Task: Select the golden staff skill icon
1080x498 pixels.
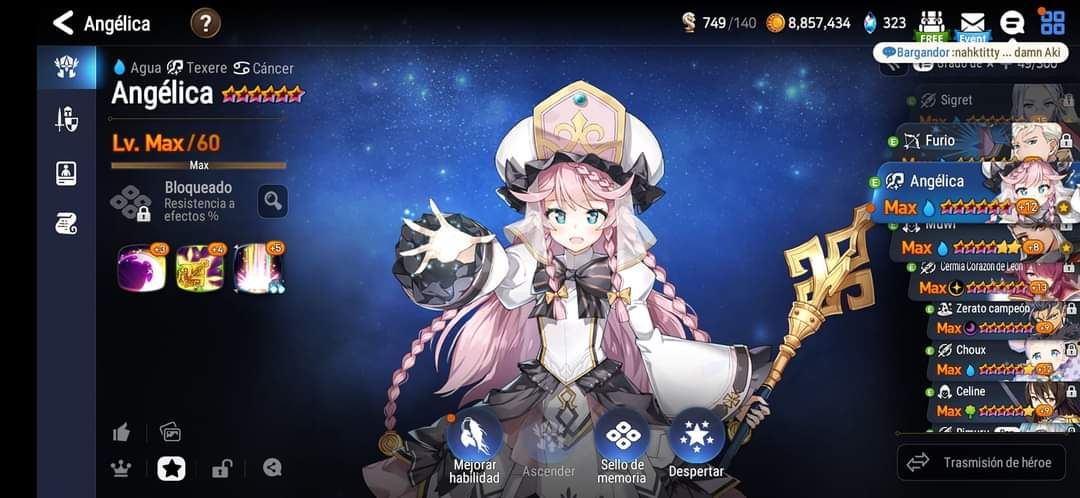Action: [x=199, y=268]
